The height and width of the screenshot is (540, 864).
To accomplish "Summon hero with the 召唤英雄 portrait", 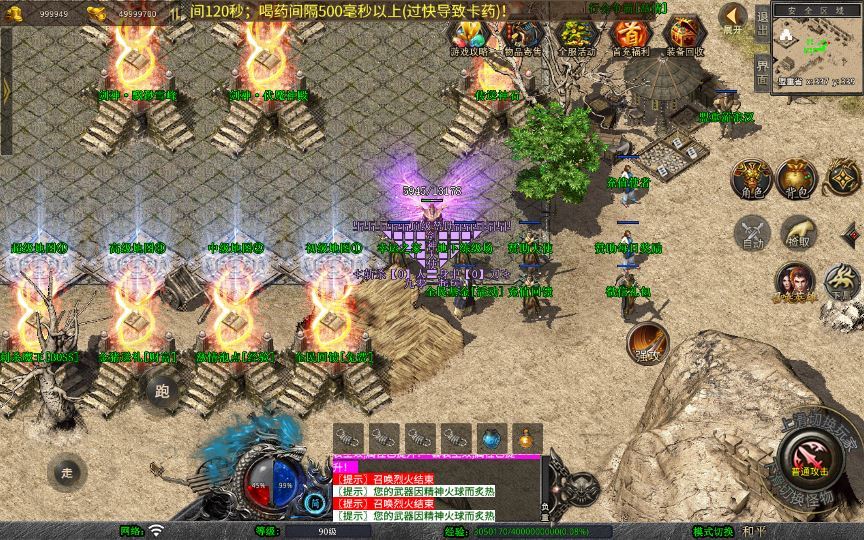I will click(794, 282).
